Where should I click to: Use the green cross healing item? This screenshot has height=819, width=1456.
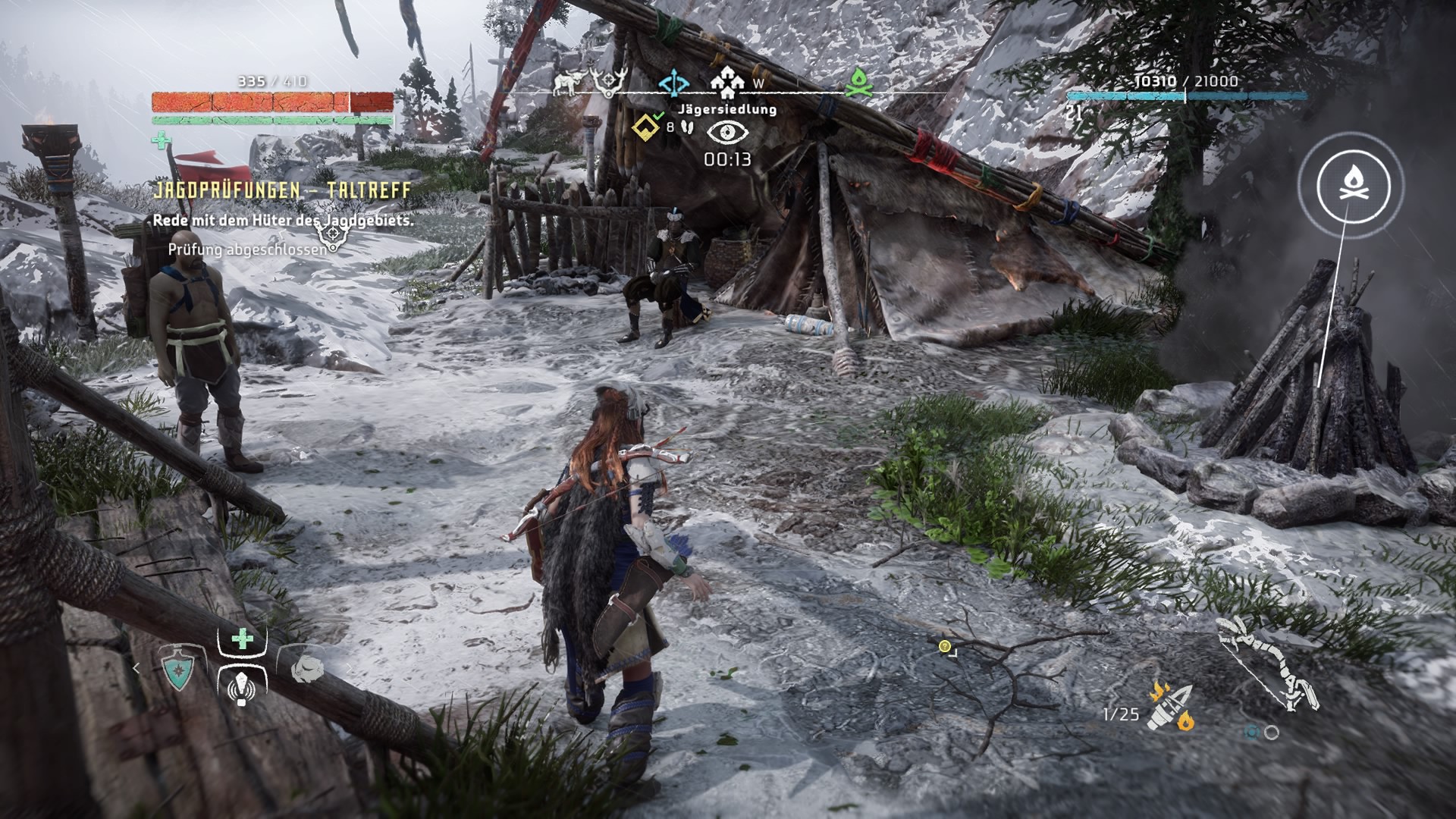pos(242,639)
